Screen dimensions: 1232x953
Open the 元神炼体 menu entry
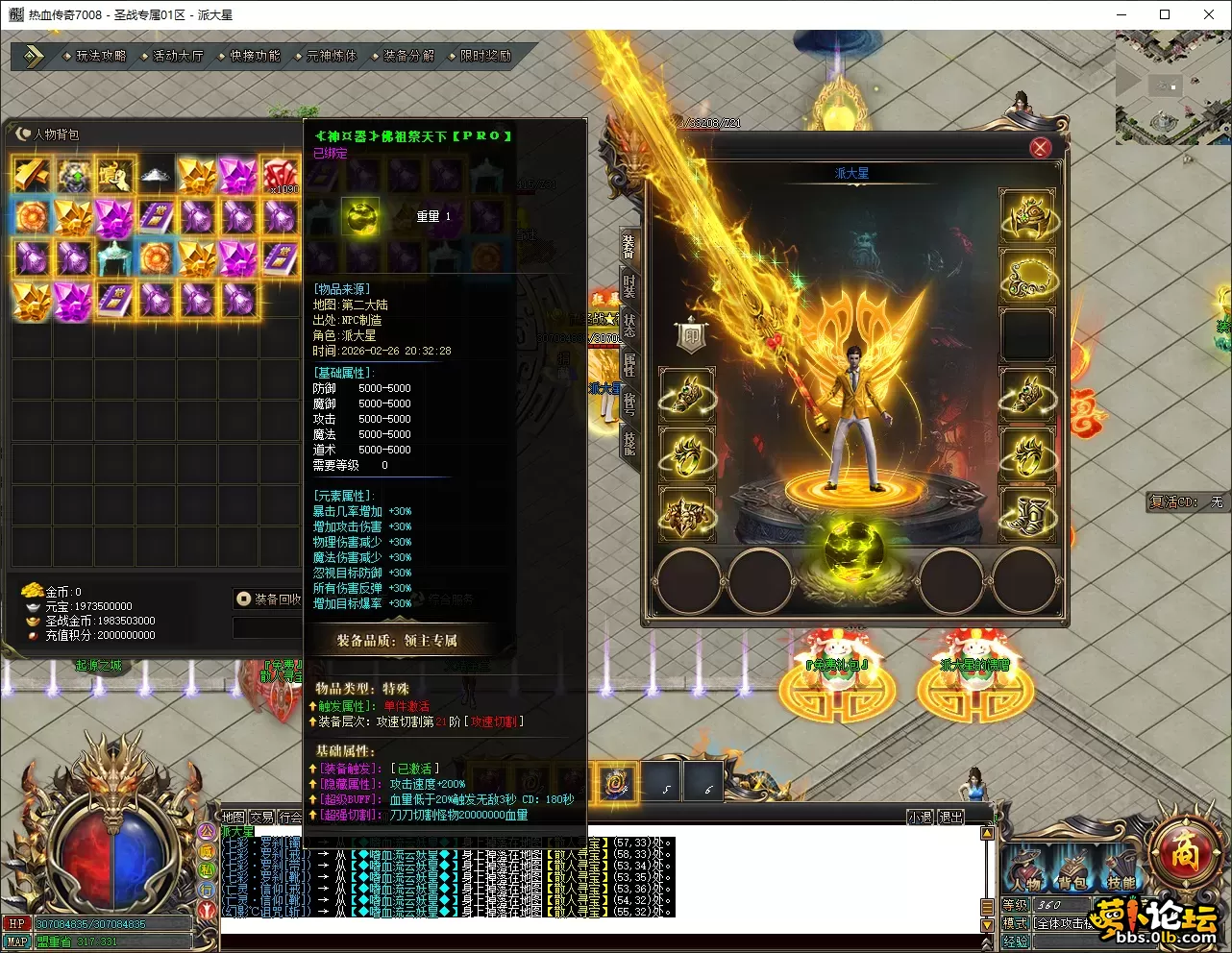[332, 56]
